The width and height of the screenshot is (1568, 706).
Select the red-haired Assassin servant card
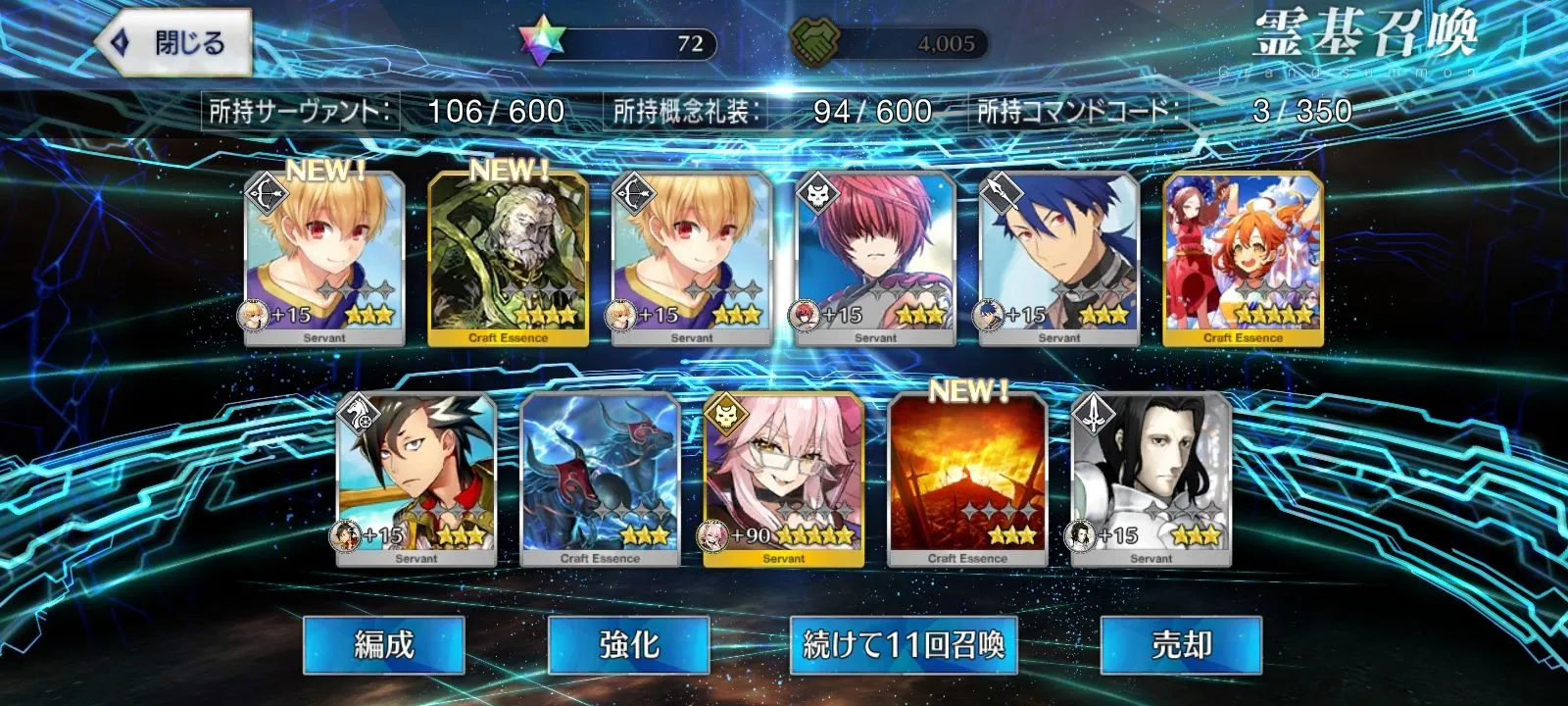point(875,260)
